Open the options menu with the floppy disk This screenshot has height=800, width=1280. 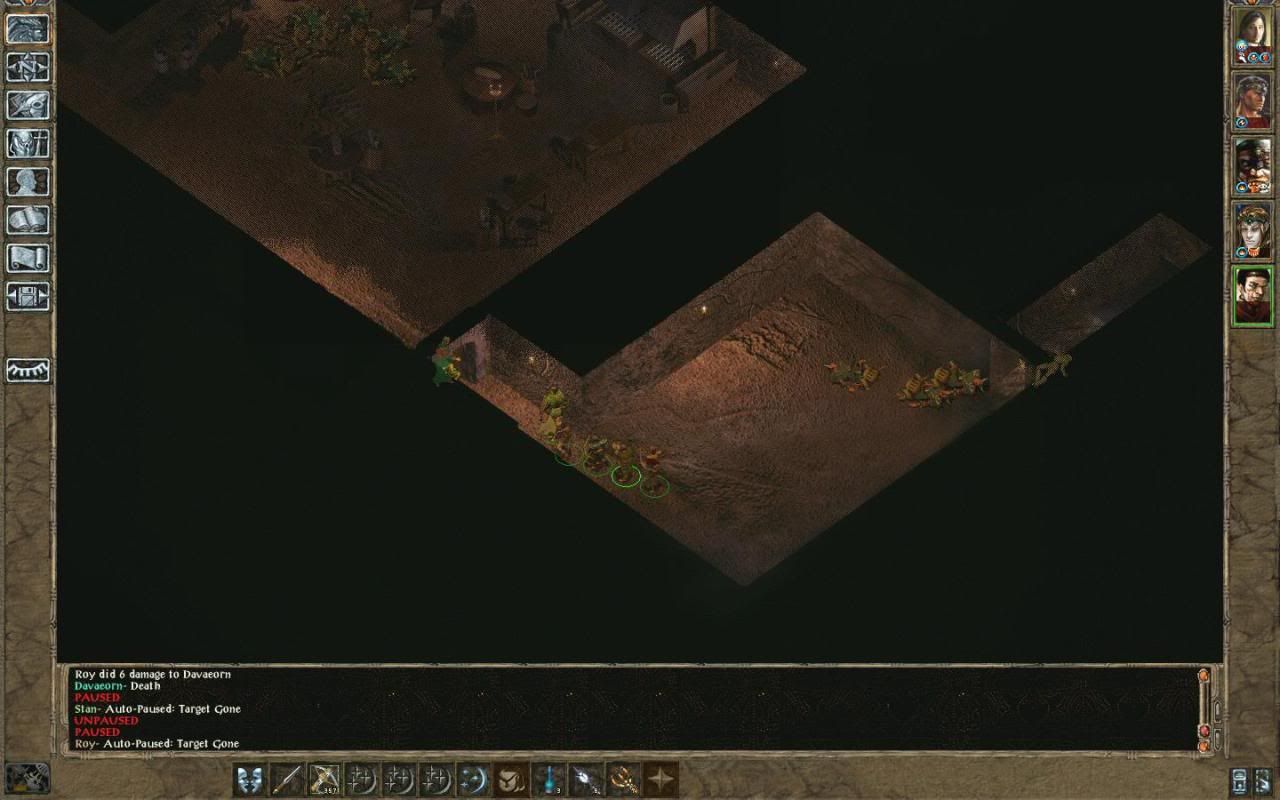click(27, 296)
